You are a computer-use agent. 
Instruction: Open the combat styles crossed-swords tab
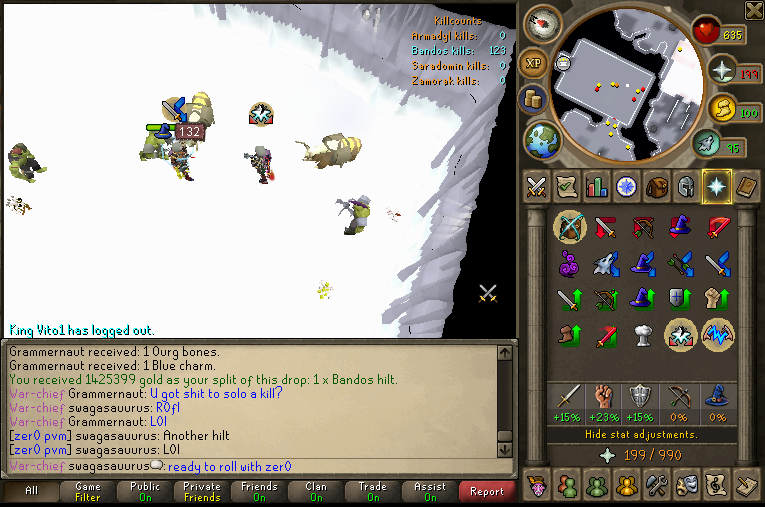pyautogui.click(x=535, y=187)
